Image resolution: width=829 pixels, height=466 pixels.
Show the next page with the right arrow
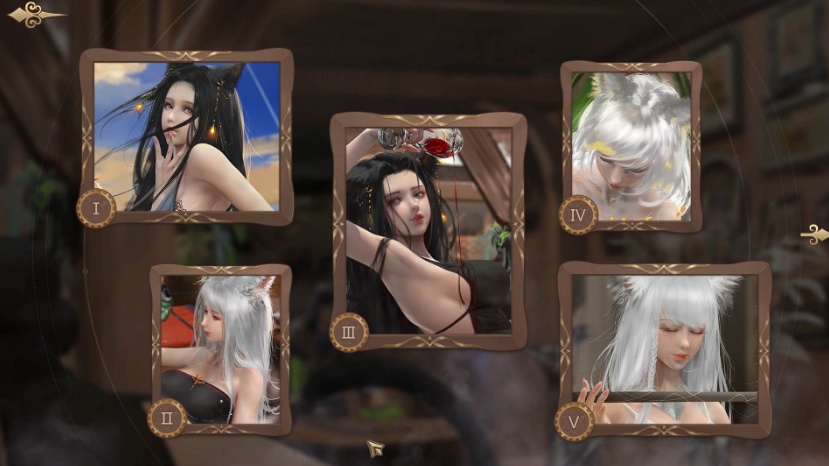[x=814, y=234]
